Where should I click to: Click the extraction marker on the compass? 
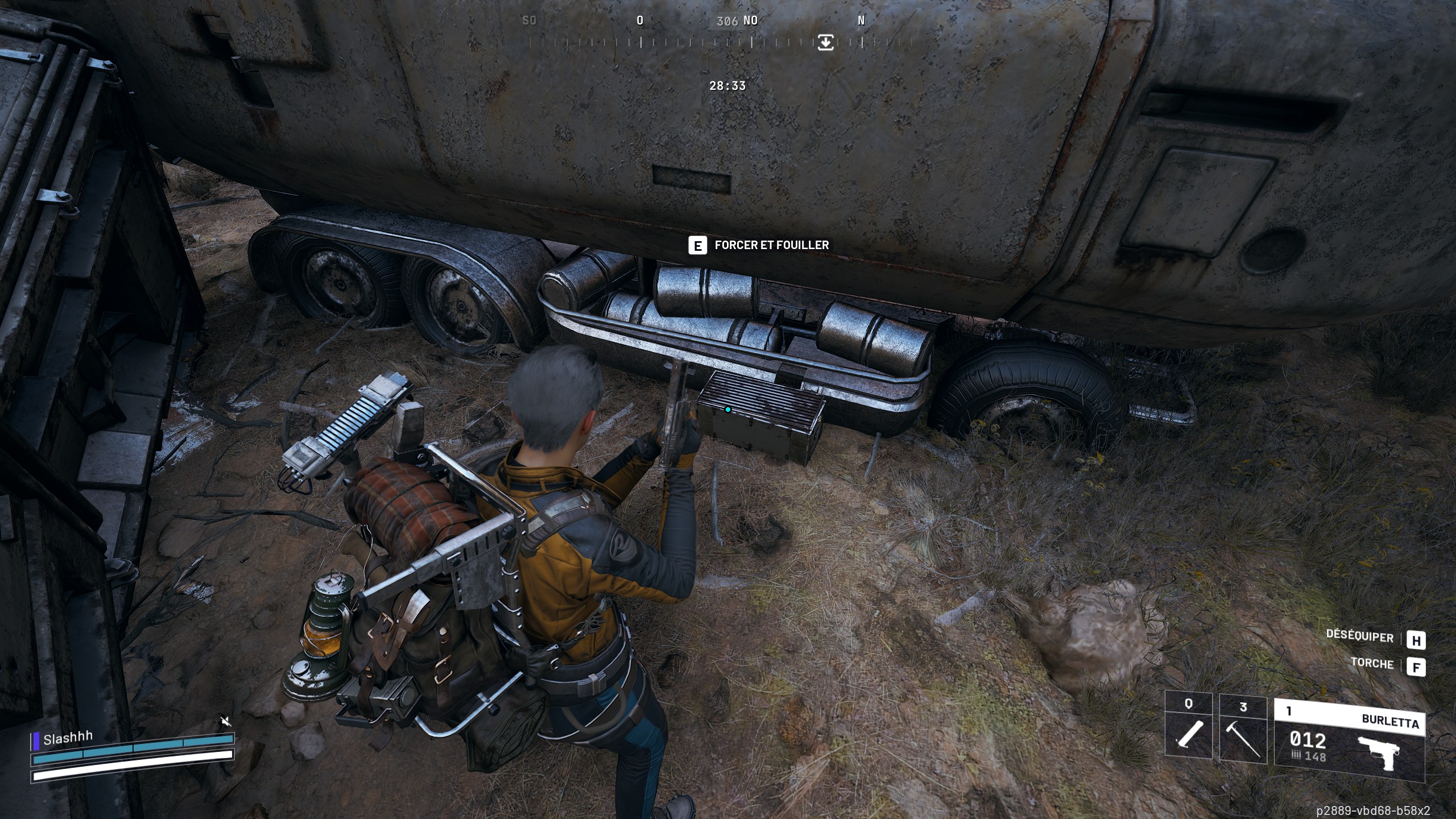point(826,42)
